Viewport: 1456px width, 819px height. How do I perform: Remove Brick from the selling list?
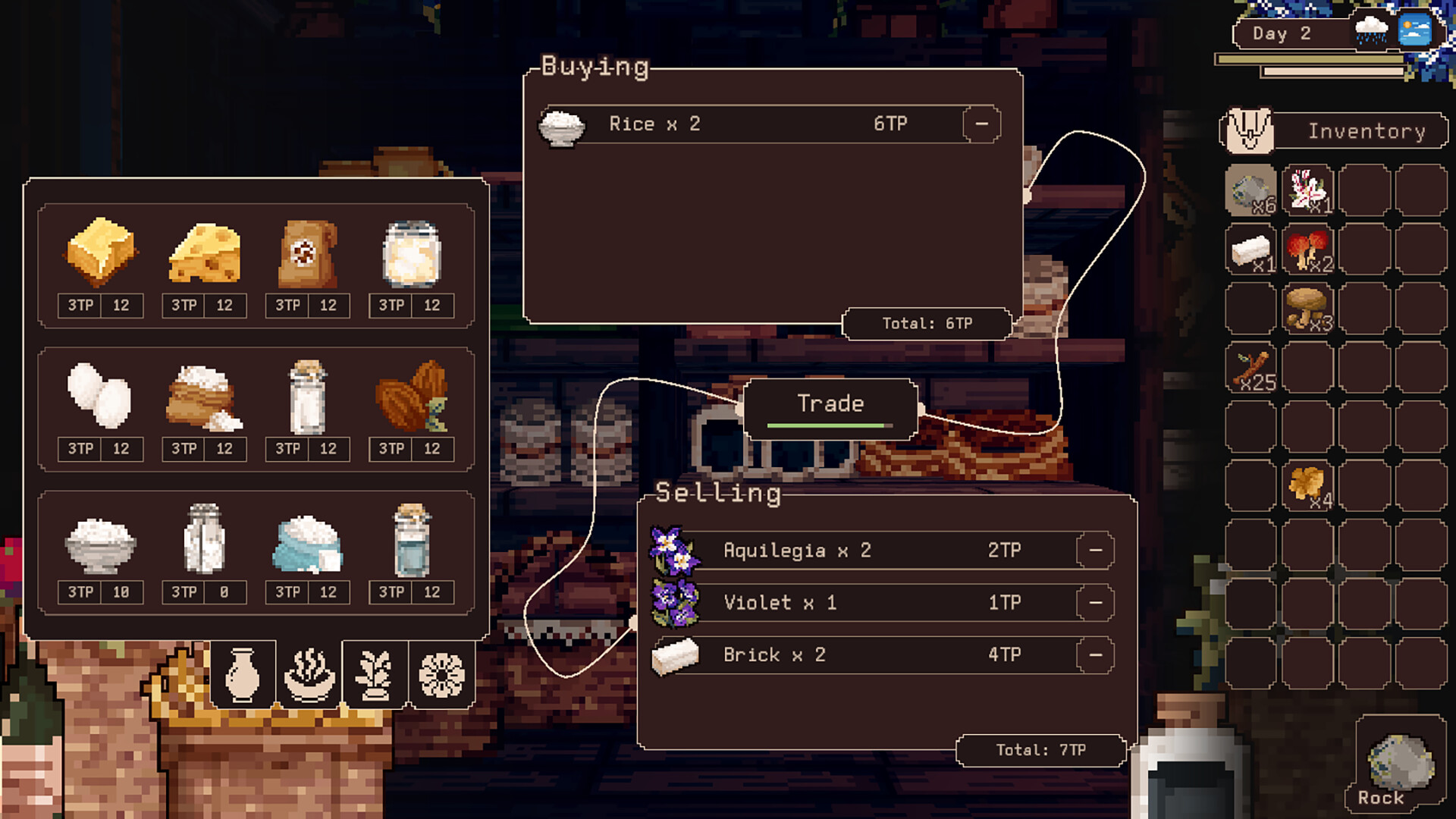click(1095, 655)
